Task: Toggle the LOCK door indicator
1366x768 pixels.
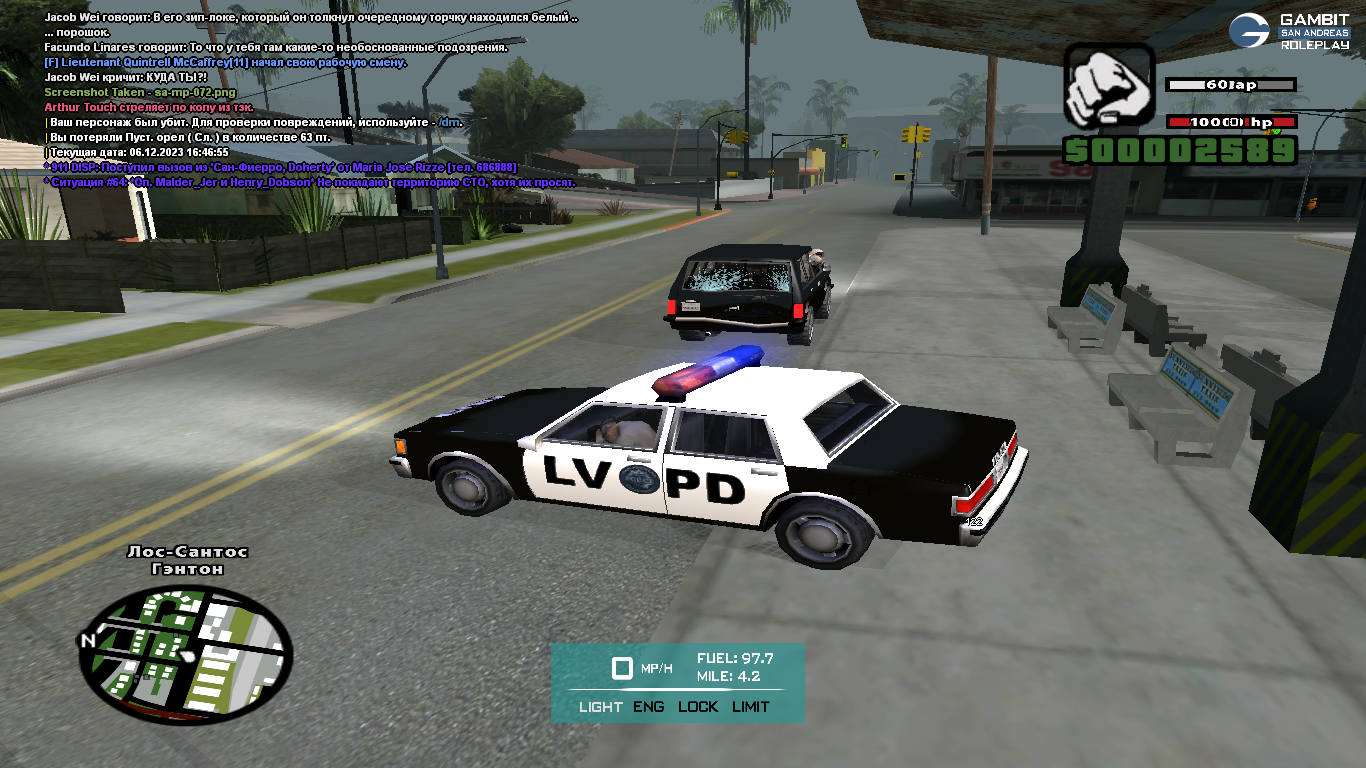Action: click(x=698, y=707)
